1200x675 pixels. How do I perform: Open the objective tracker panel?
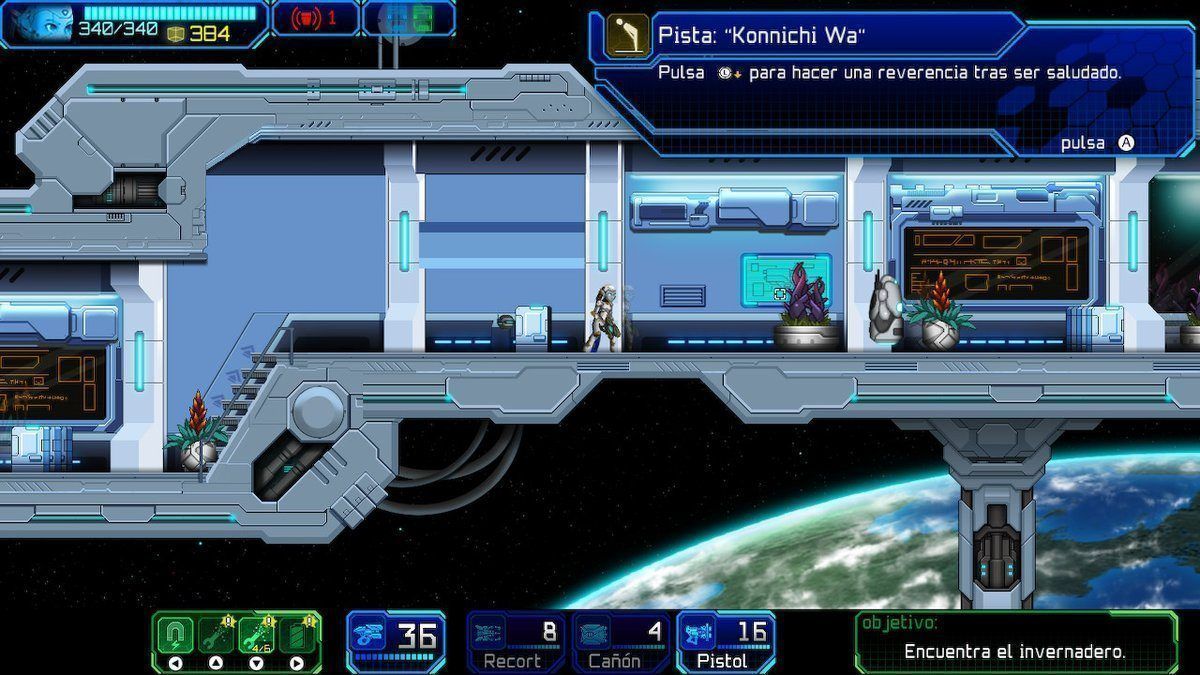click(x=1015, y=642)
